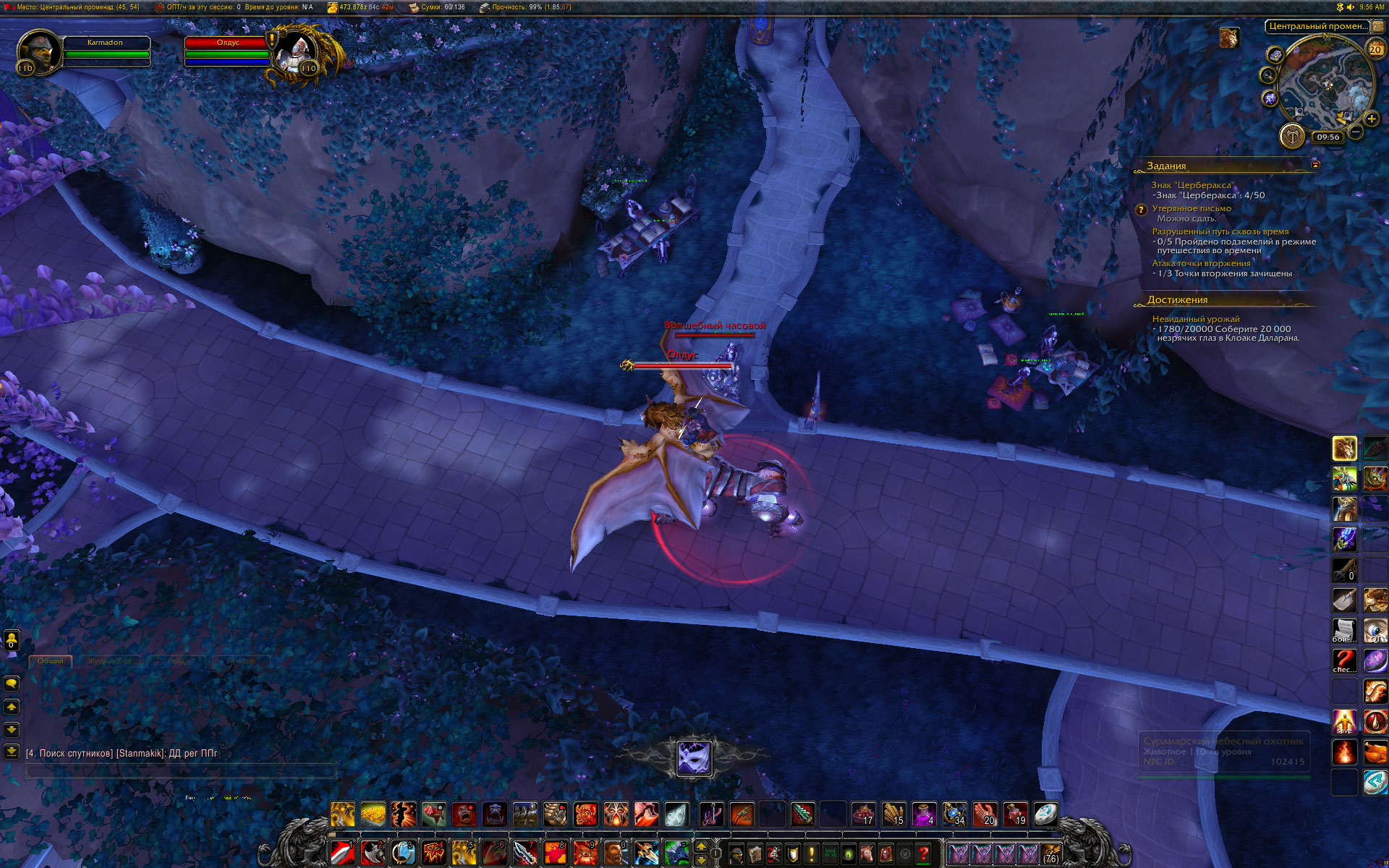The width and height of the screenshot is (1389, 868).
Task: Use the roasted chicken food item
Action: [1375, 752]
